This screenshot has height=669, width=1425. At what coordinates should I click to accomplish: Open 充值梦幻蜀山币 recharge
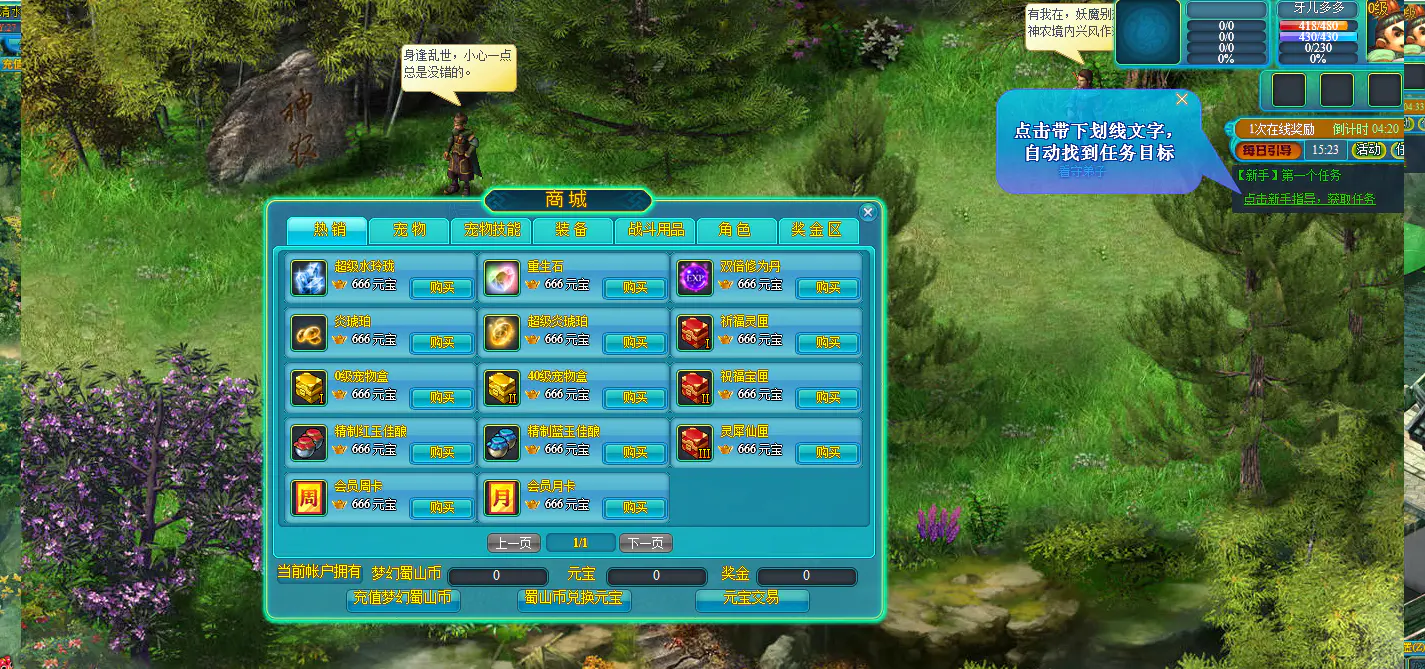(x=405, y=599)
